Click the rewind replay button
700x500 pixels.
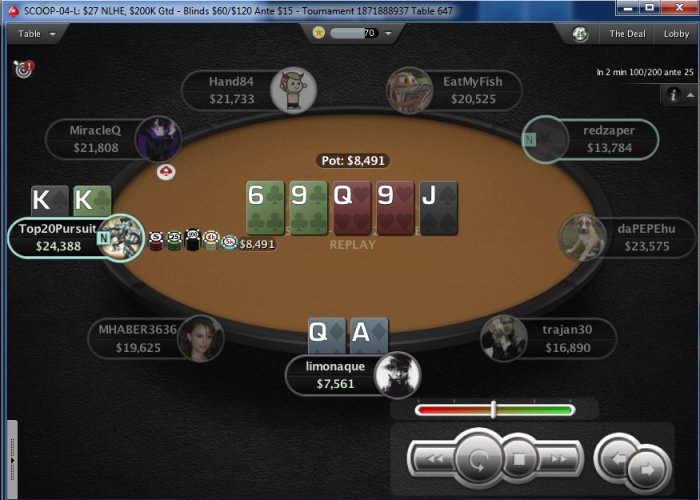[433, 459]
